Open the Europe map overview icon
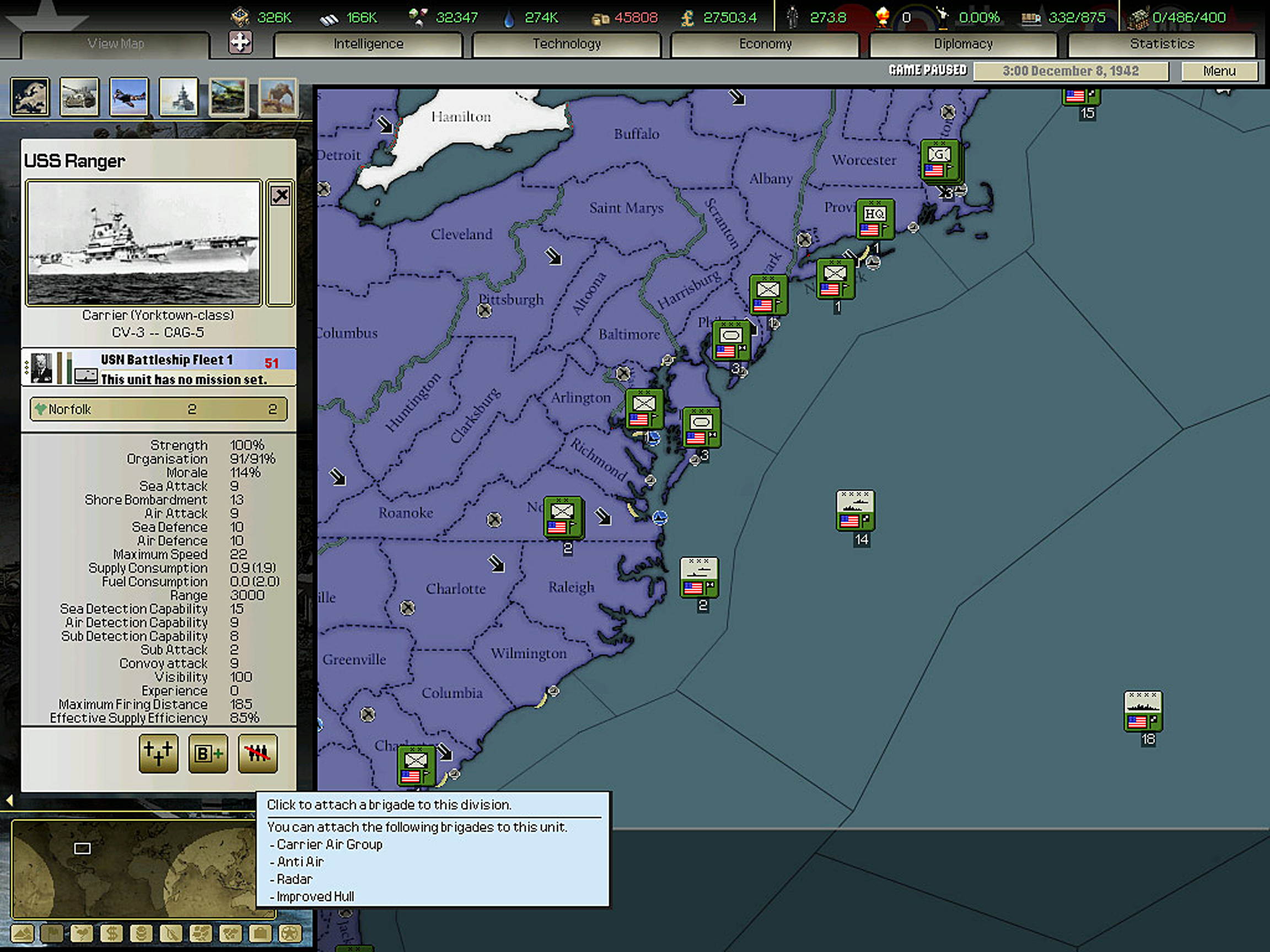 (x=30, y=98)
